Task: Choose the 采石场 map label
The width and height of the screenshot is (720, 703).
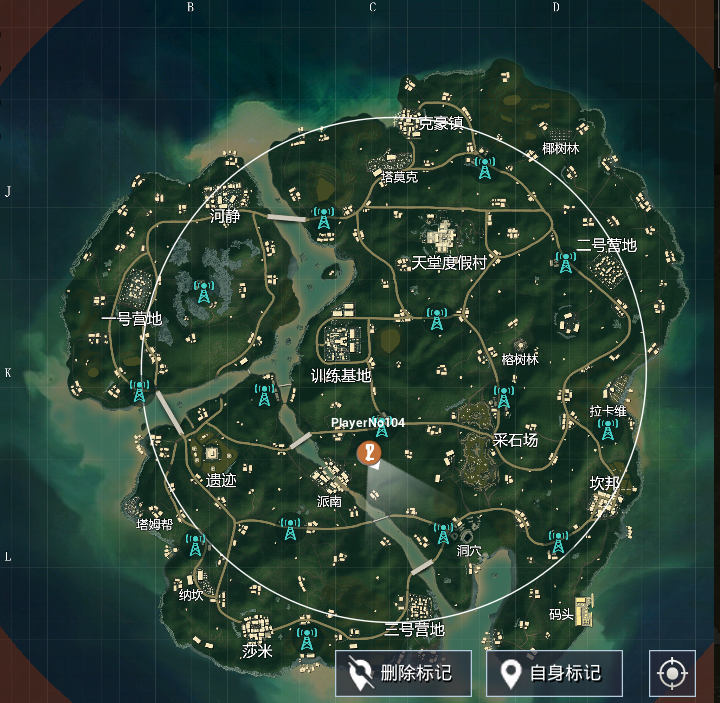Action: 516,440
